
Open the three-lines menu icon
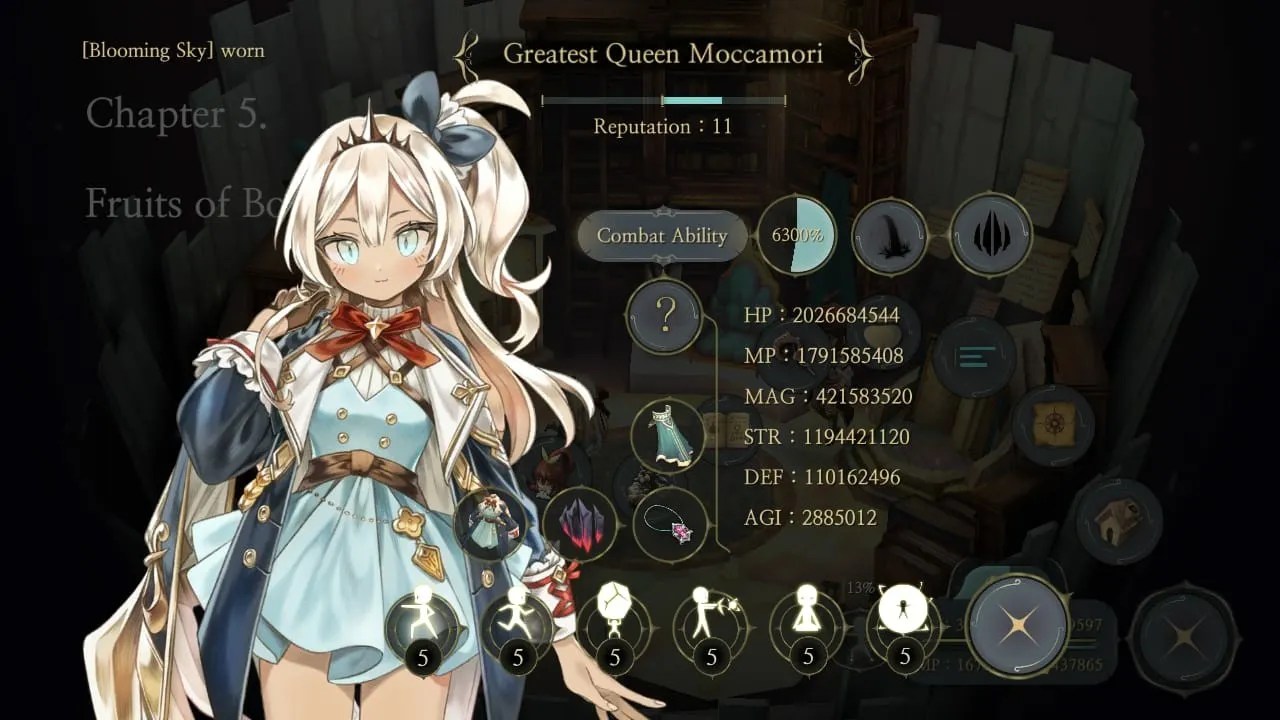pyautogui.click(x=974, y=357)
